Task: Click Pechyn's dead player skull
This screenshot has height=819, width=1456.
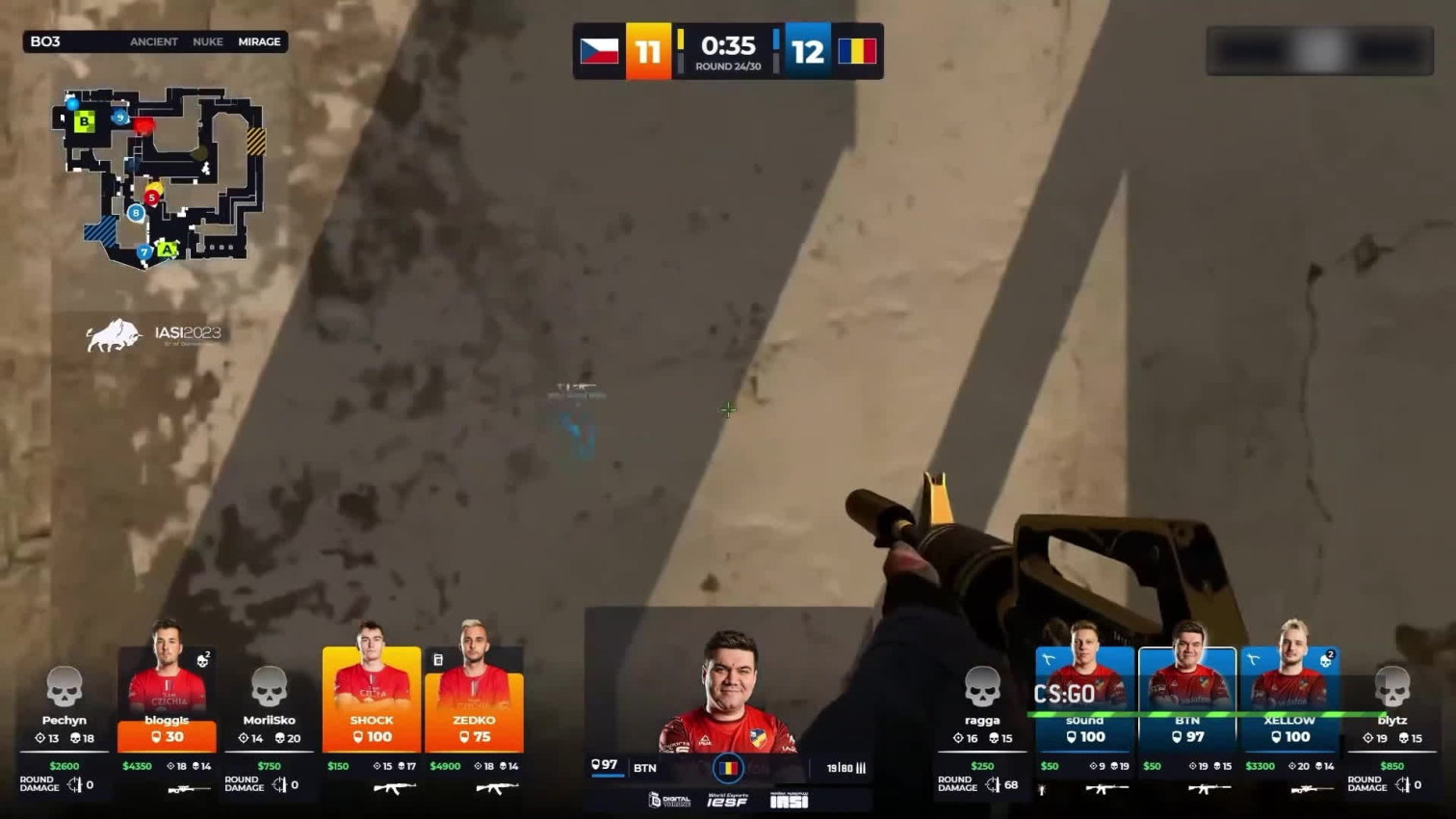Action: pyautogui.click(x=65, y=688)
